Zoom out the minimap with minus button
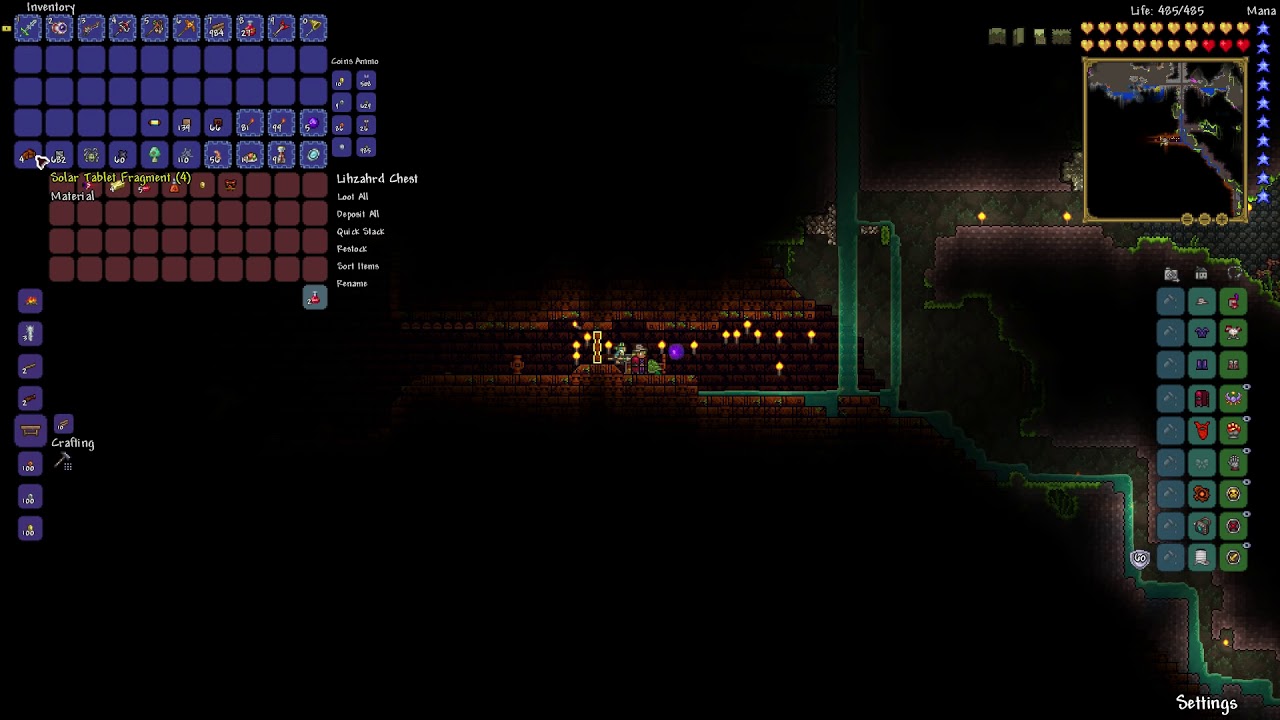 pyautogui.click(x=1205, y=220)
